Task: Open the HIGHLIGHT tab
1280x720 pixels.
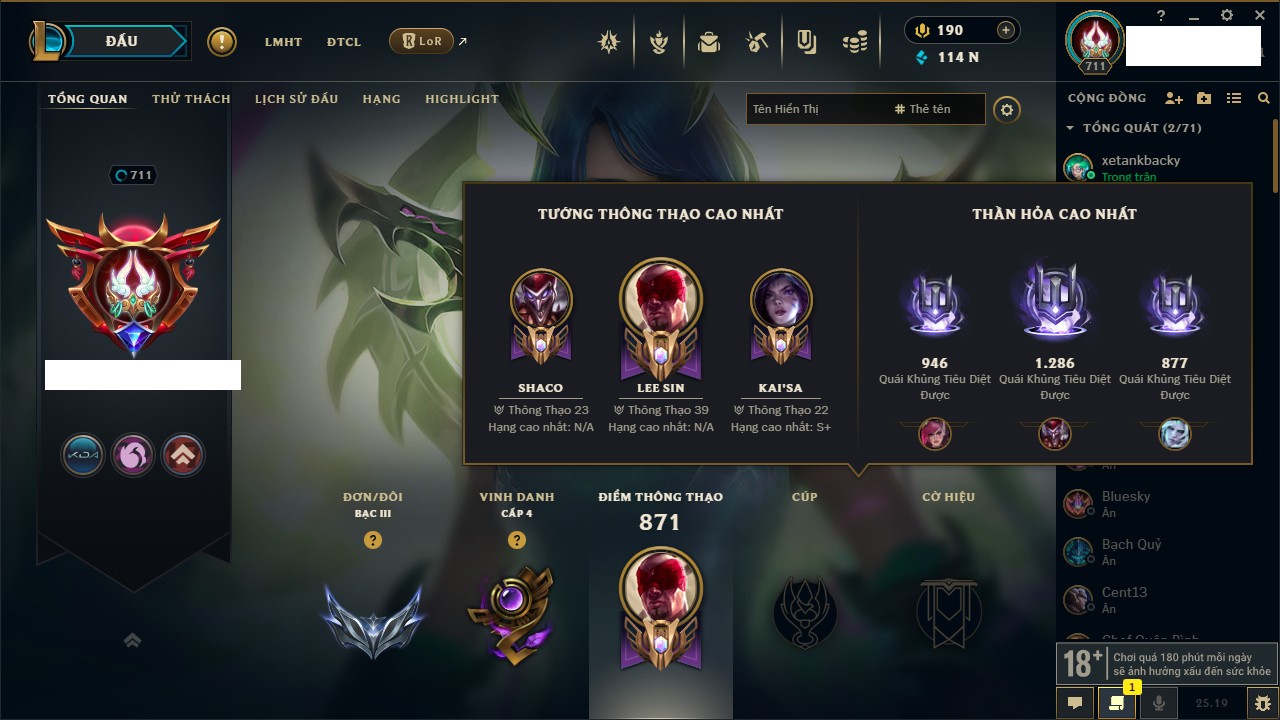Action: [461, 99]
